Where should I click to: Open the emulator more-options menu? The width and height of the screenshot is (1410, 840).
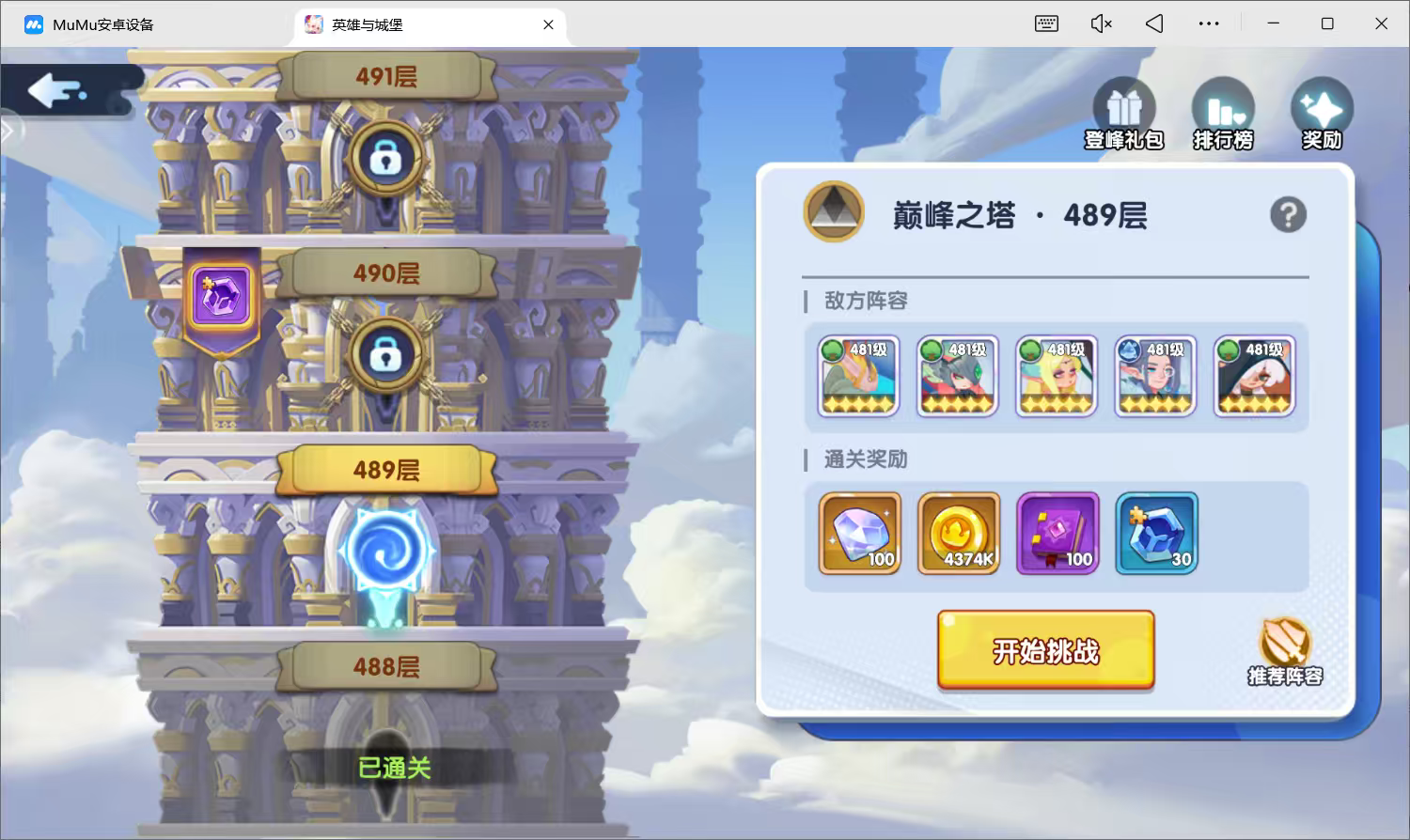[x=1209, y=23]
